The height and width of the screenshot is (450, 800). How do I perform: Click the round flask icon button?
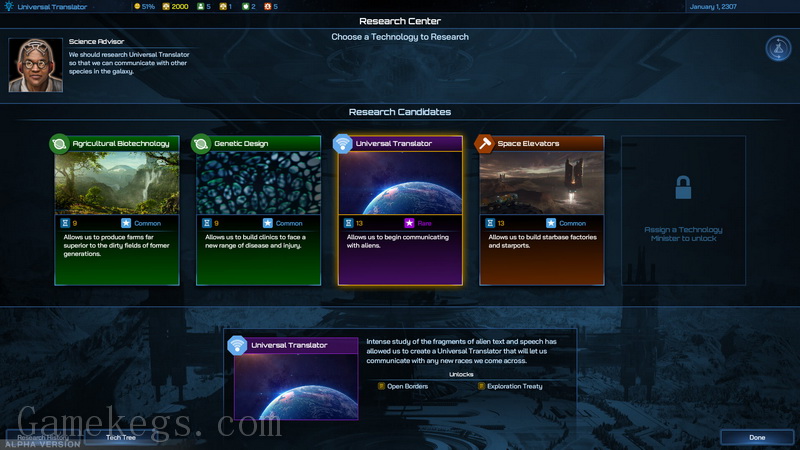coord(778,48)
